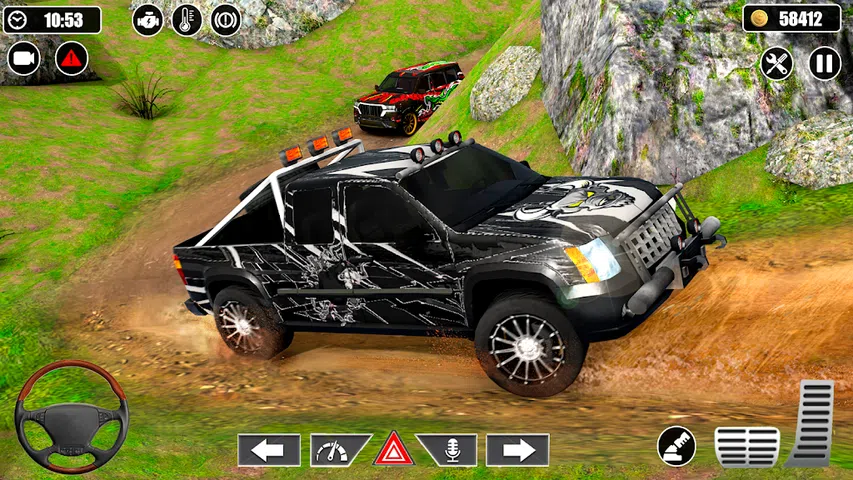Toggle the hazard lights triangle button
This screenshot has height=480, width=853.
394,449
